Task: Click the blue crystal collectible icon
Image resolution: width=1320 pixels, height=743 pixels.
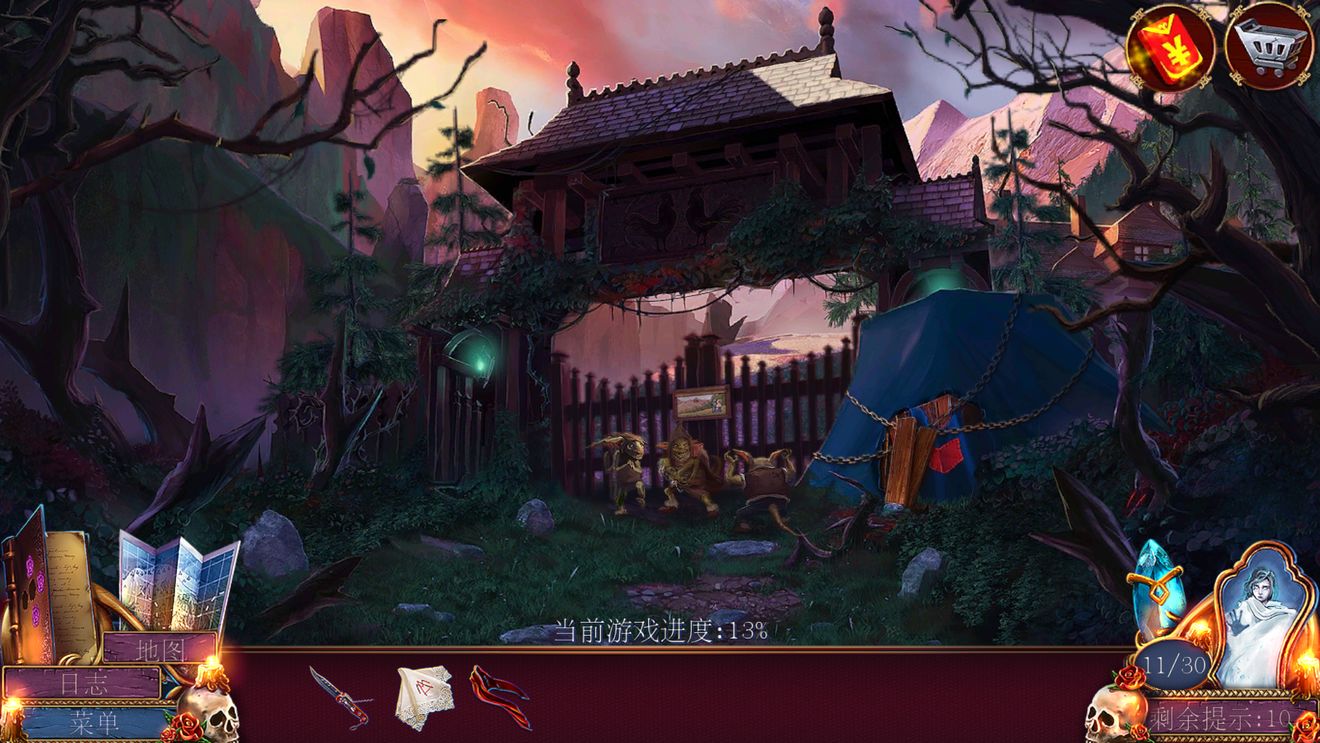Action: point(1158,589)
